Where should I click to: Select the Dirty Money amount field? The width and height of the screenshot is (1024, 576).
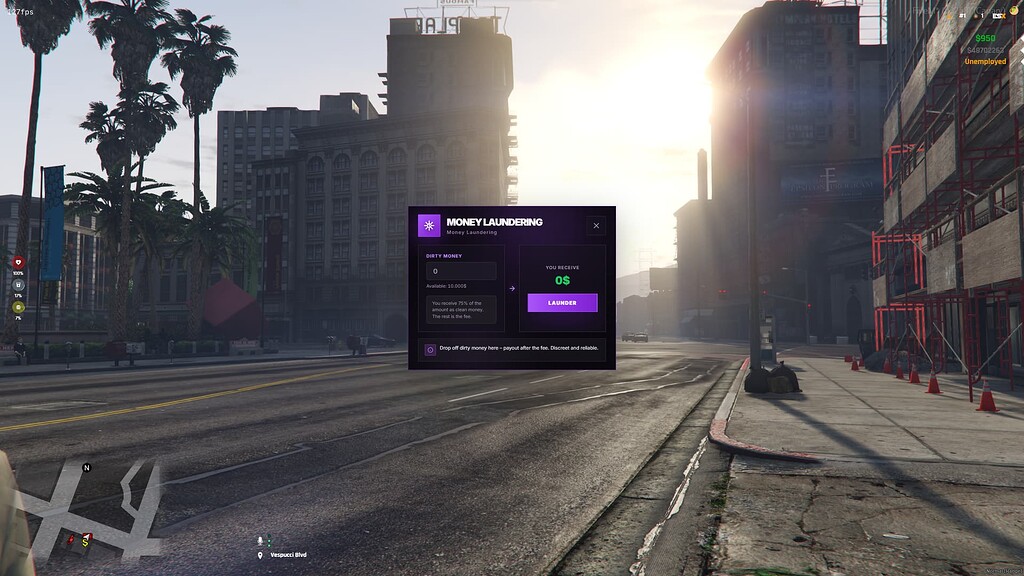click(x=461, y=271)
